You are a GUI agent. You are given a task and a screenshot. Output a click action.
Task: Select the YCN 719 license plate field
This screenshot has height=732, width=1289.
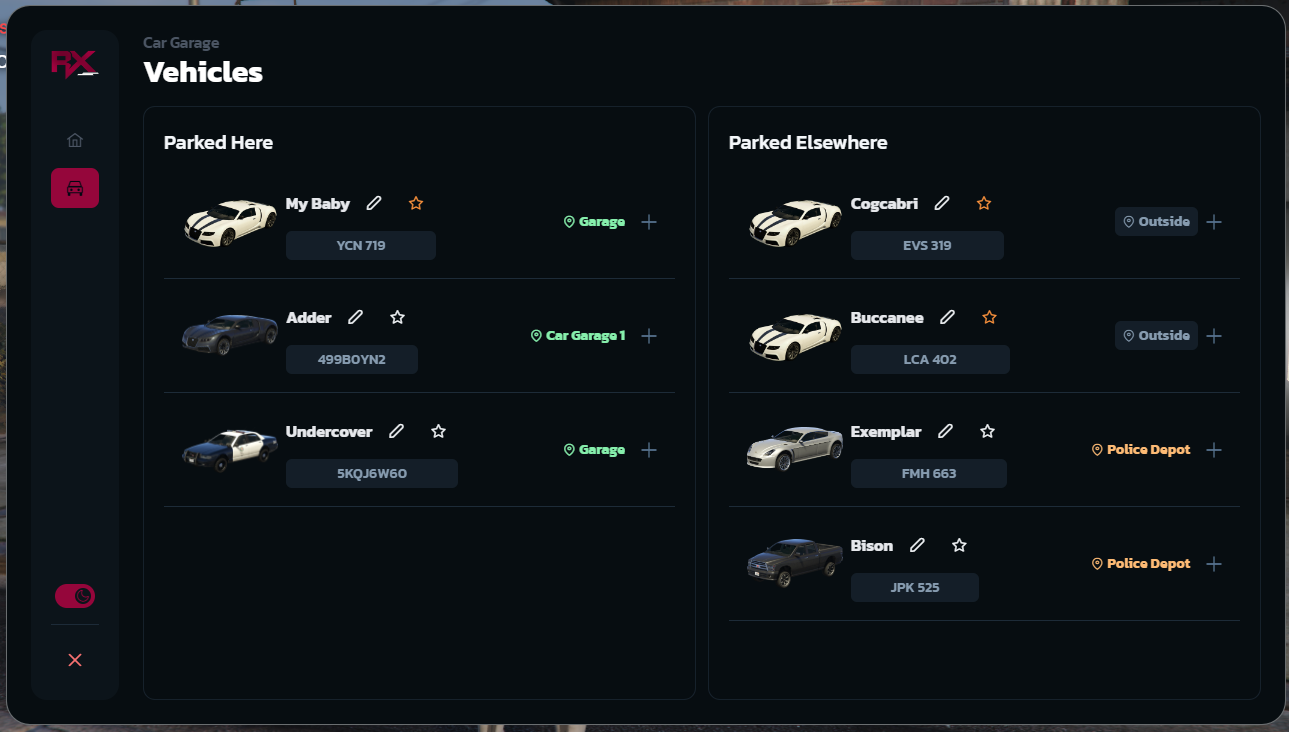[360, 245]
